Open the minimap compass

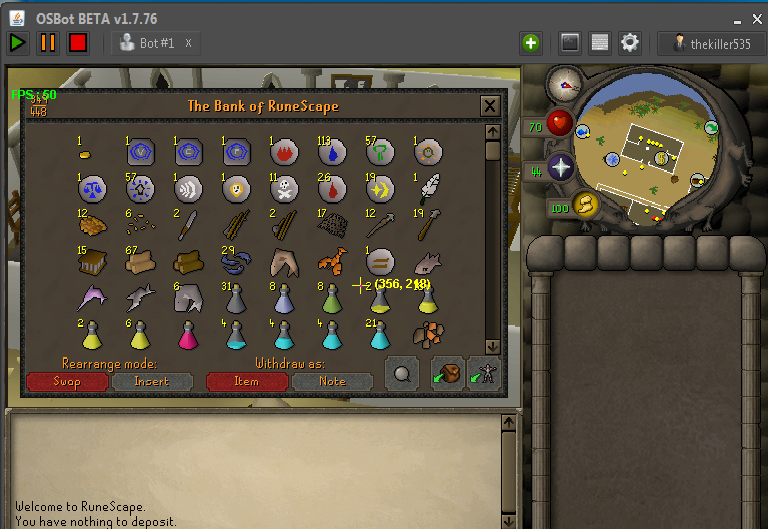click(x=564, y=86)
